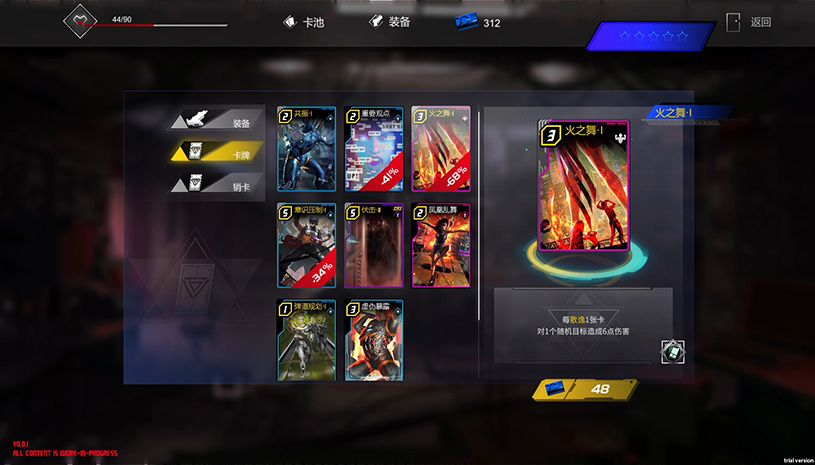
Task: Select the 卡牌 cards category tab
Action: pyautogui.click(x=217, y=153)
